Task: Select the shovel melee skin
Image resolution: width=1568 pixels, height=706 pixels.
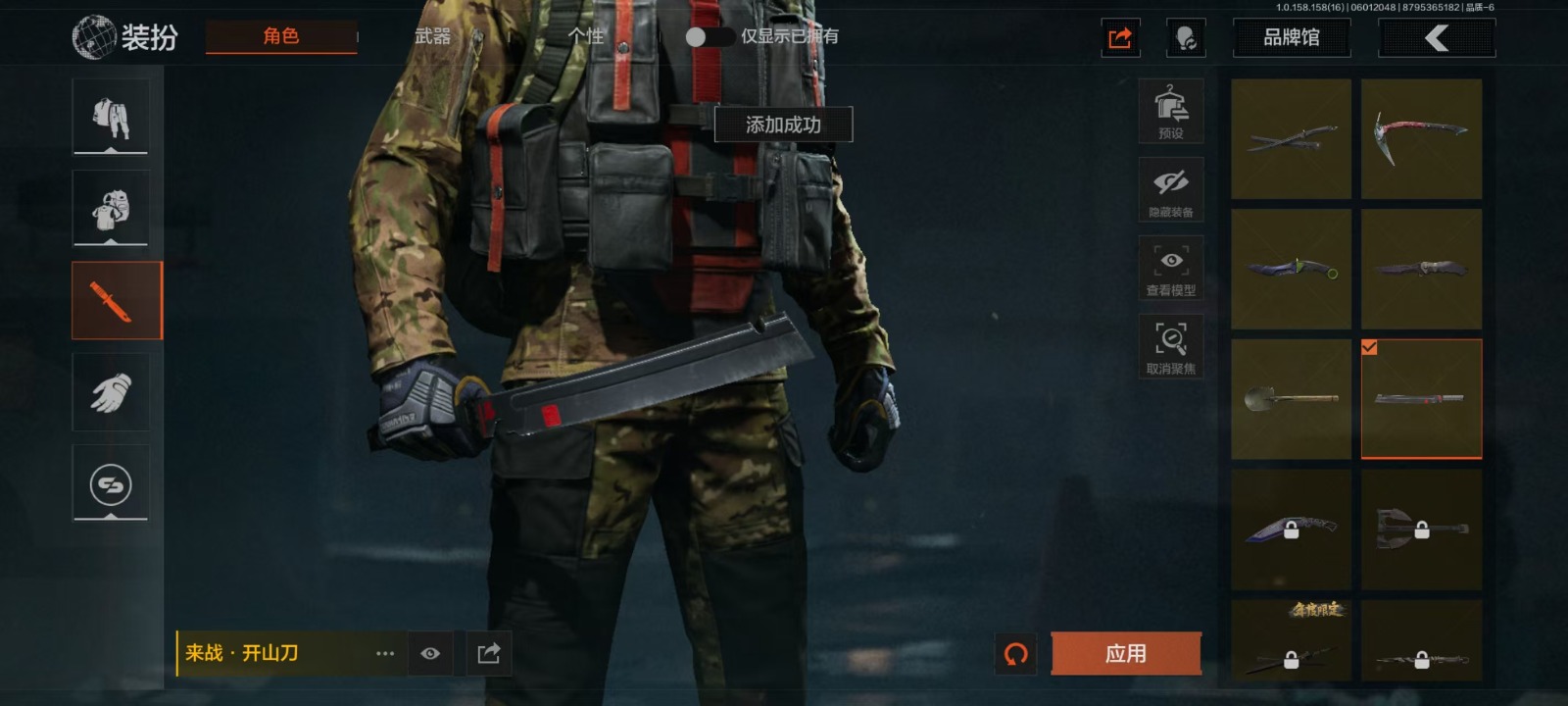Action: click(1291, 399)
